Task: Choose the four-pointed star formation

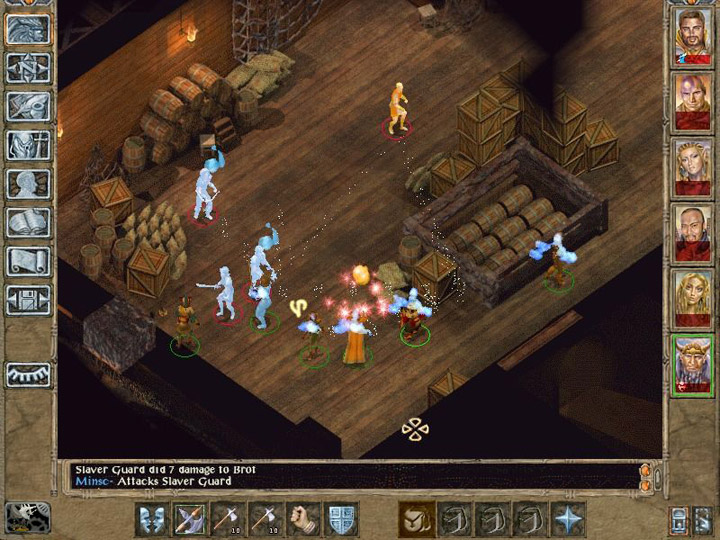Action: pyautogui.click(x=569, y=519)
